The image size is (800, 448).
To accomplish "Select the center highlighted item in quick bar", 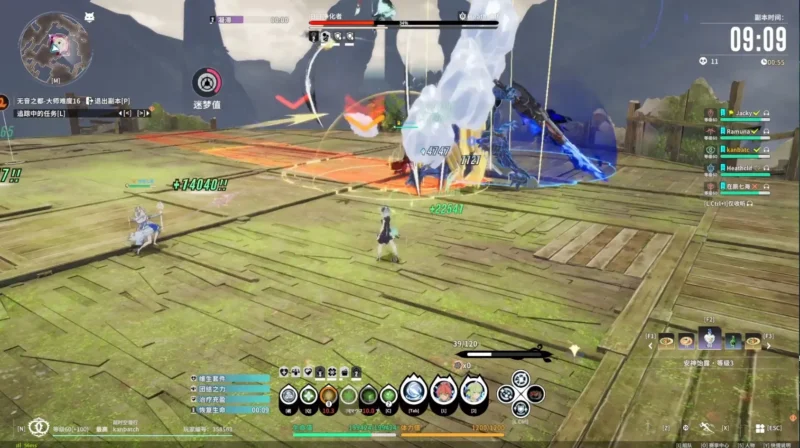I will pyautogui.click(x=711, y=340).
